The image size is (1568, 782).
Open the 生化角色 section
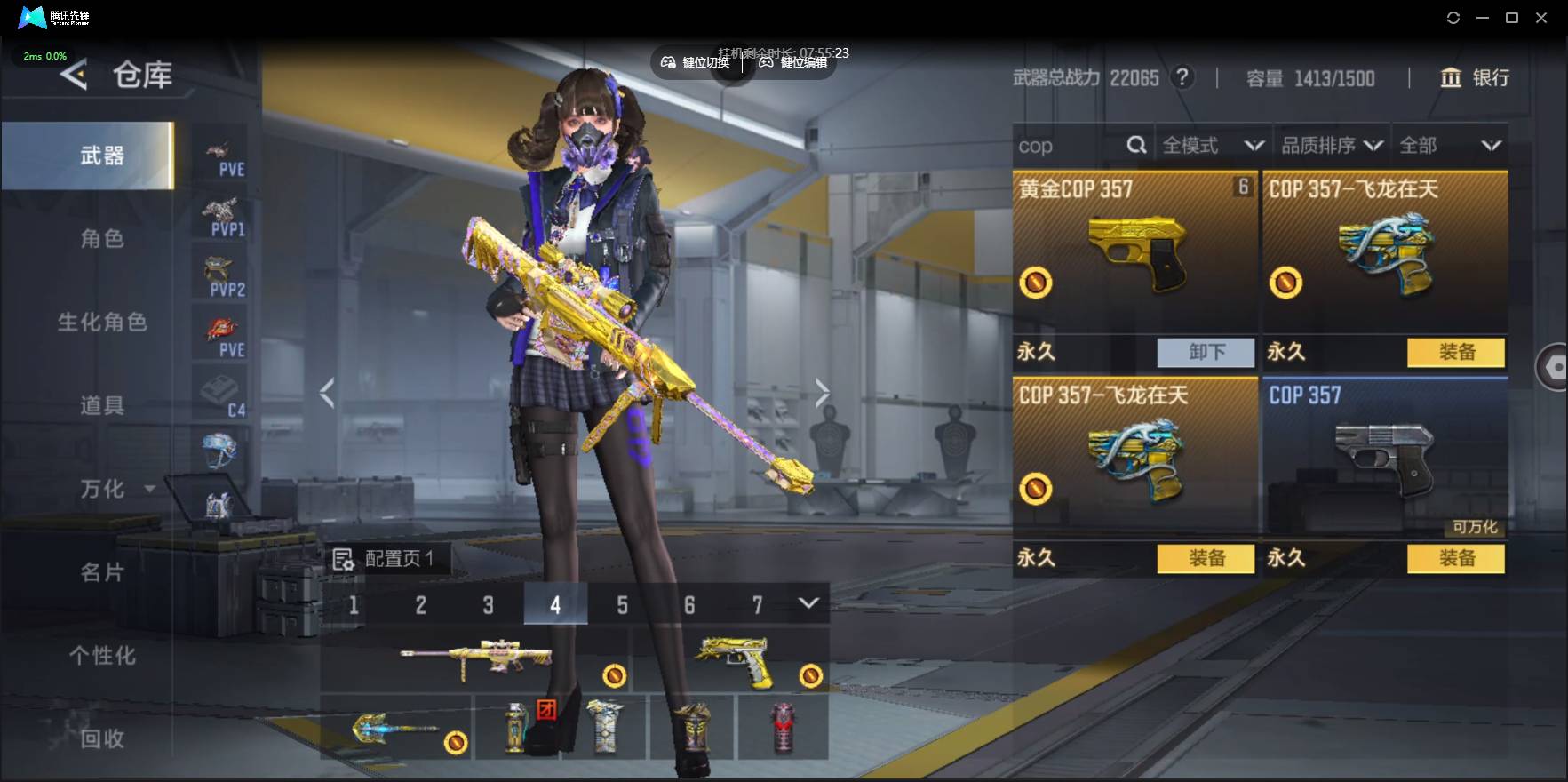pos(101,322)
